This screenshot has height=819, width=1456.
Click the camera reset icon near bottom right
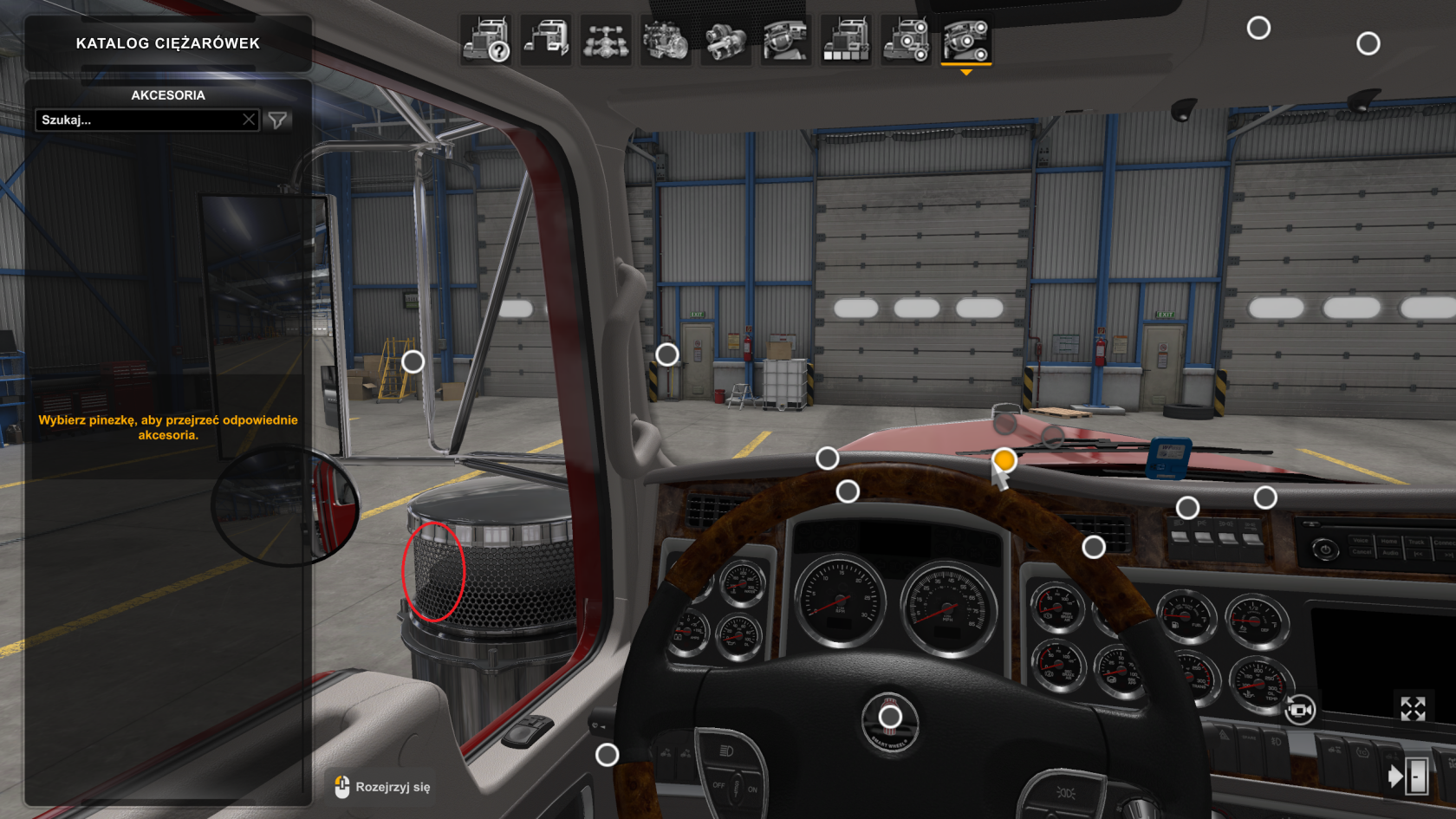point(1301,709)
